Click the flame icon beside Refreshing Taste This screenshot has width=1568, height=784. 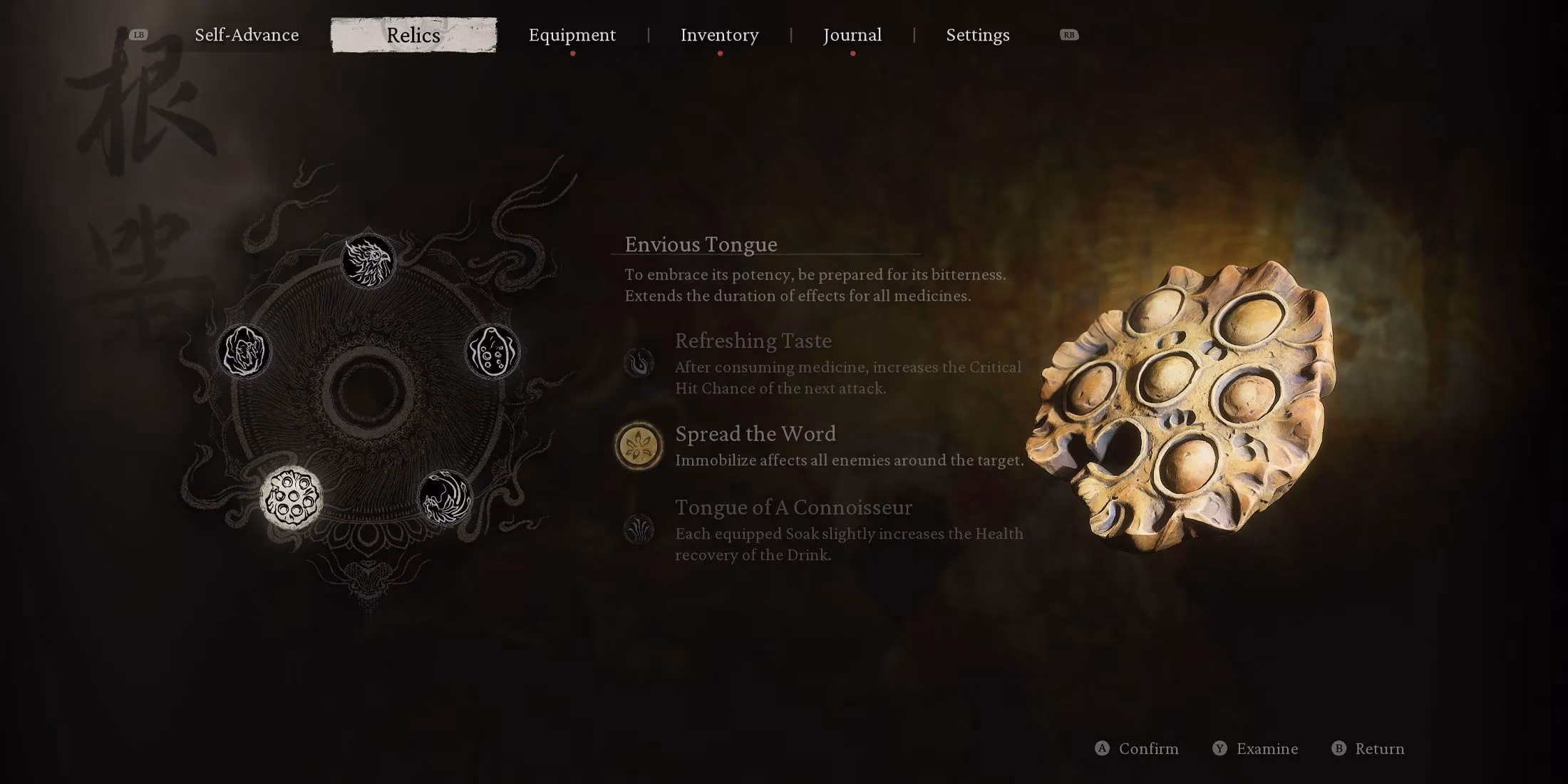click(x=640, y=362)
